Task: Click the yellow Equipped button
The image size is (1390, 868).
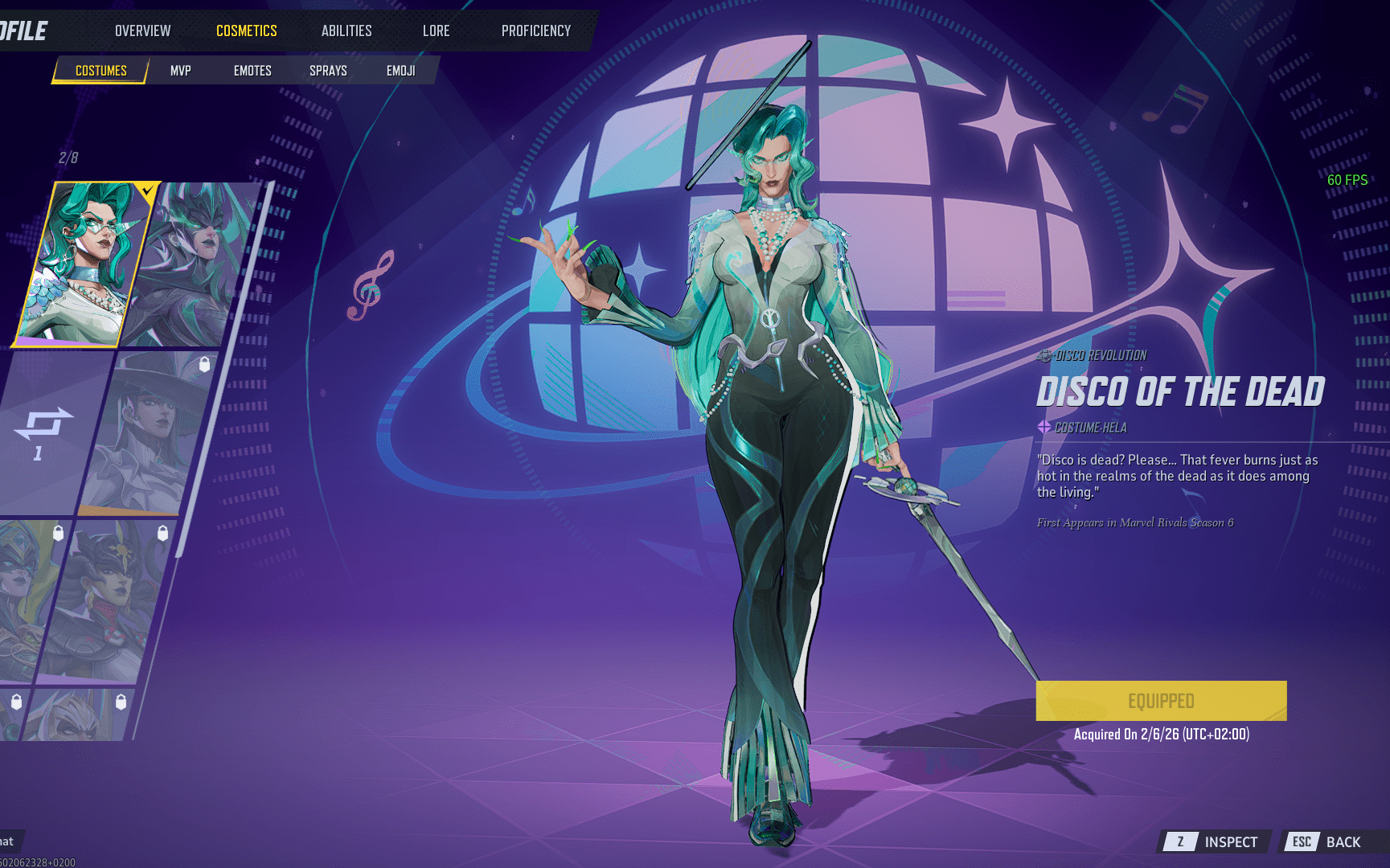Action: [1161, 701]
